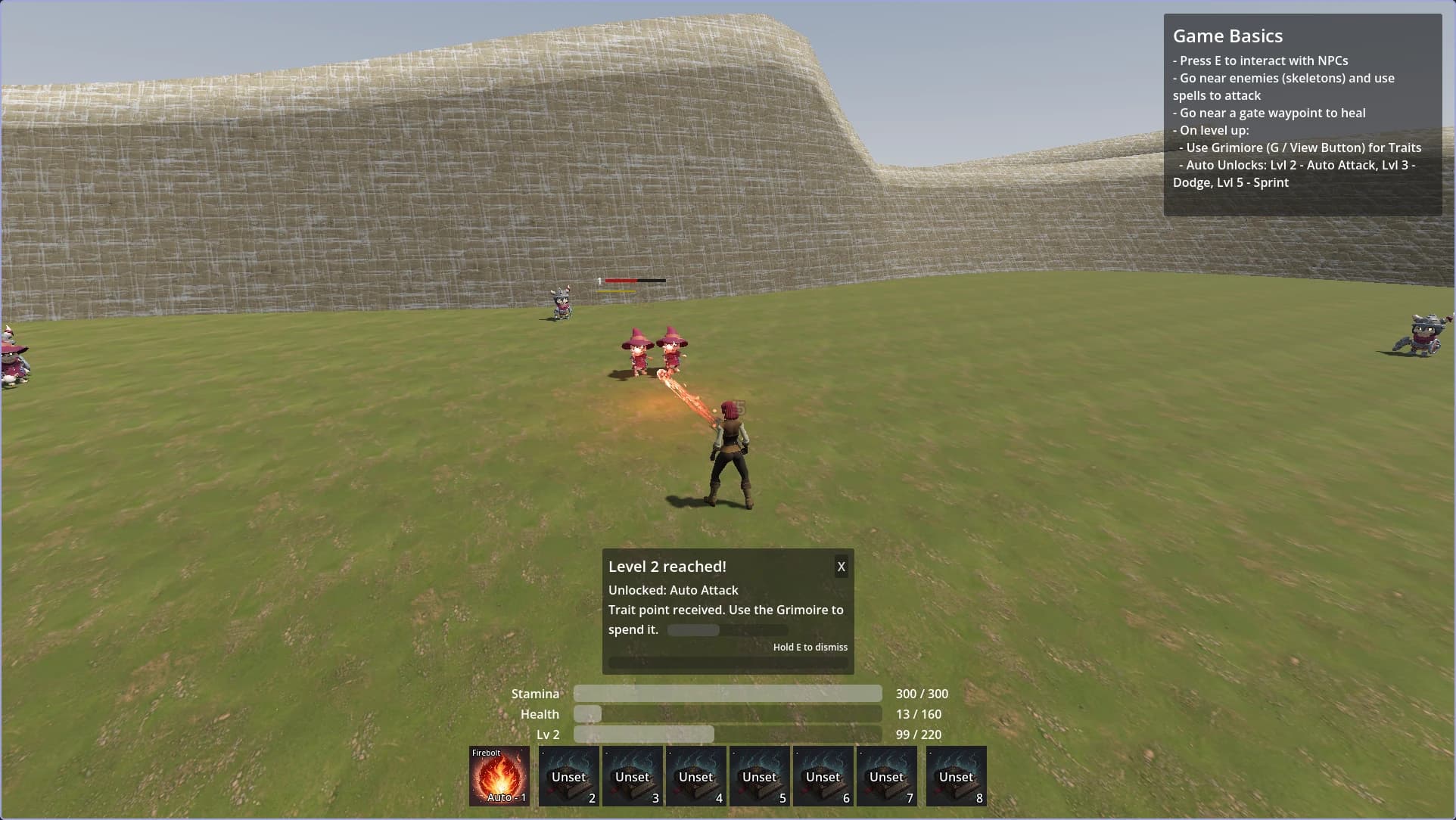This screenshot has height=820, width=1456.
Task: Click the 300 / 300 stamina value
Action: pyautogui.click(x=922, y=693)
